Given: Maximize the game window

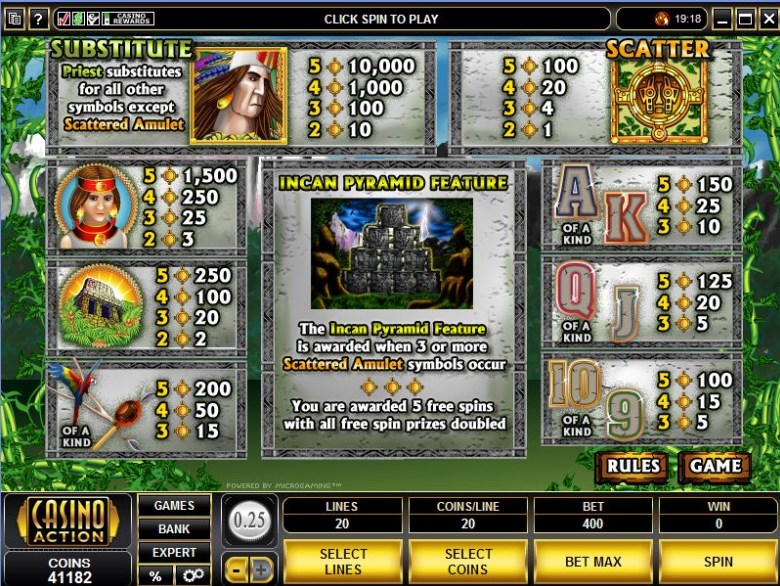Looking at the screenshot, I should (744, 19).
